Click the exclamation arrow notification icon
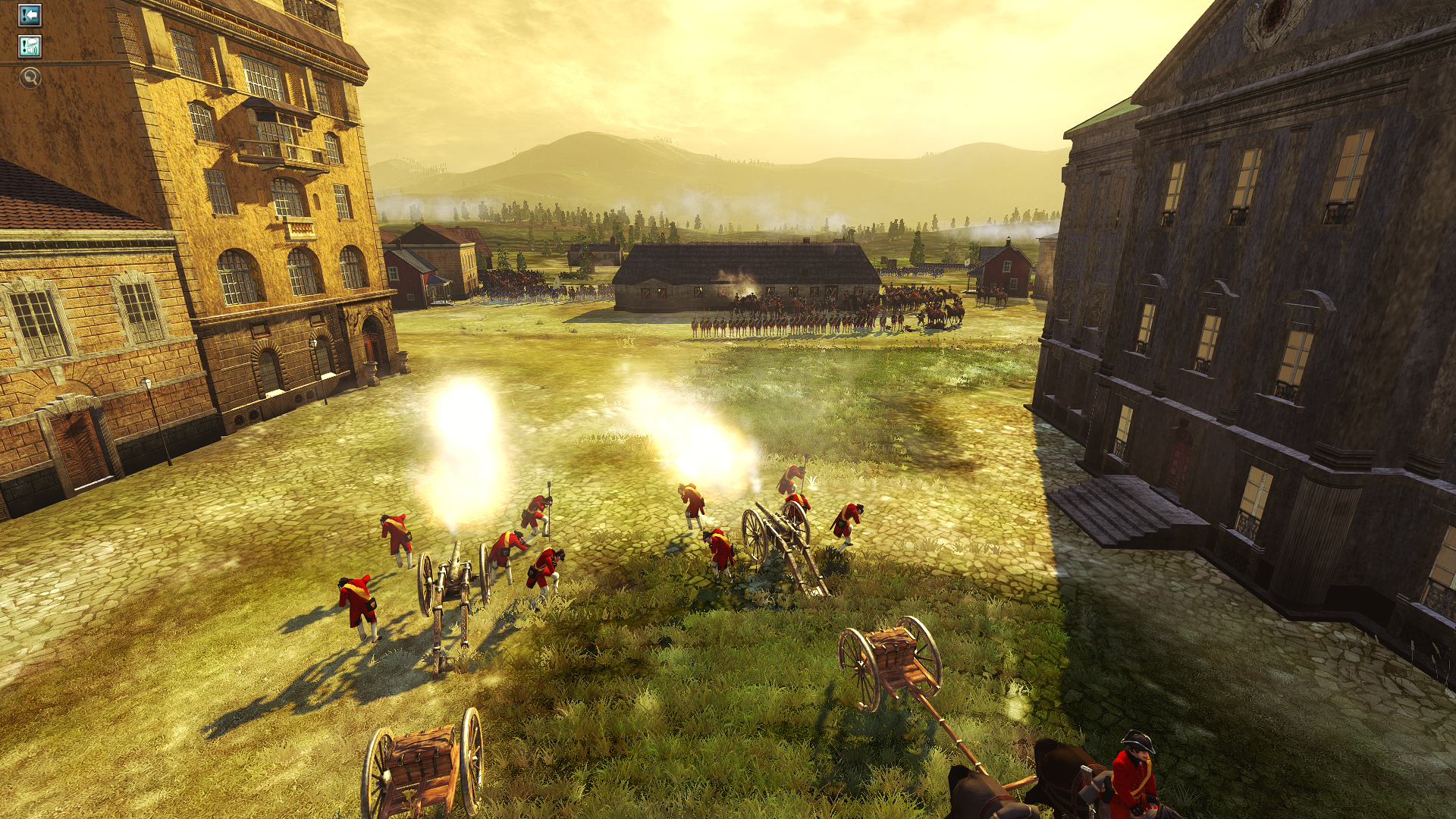The height and width of the screenshot is (819, 1456). [x=30, y=15]
